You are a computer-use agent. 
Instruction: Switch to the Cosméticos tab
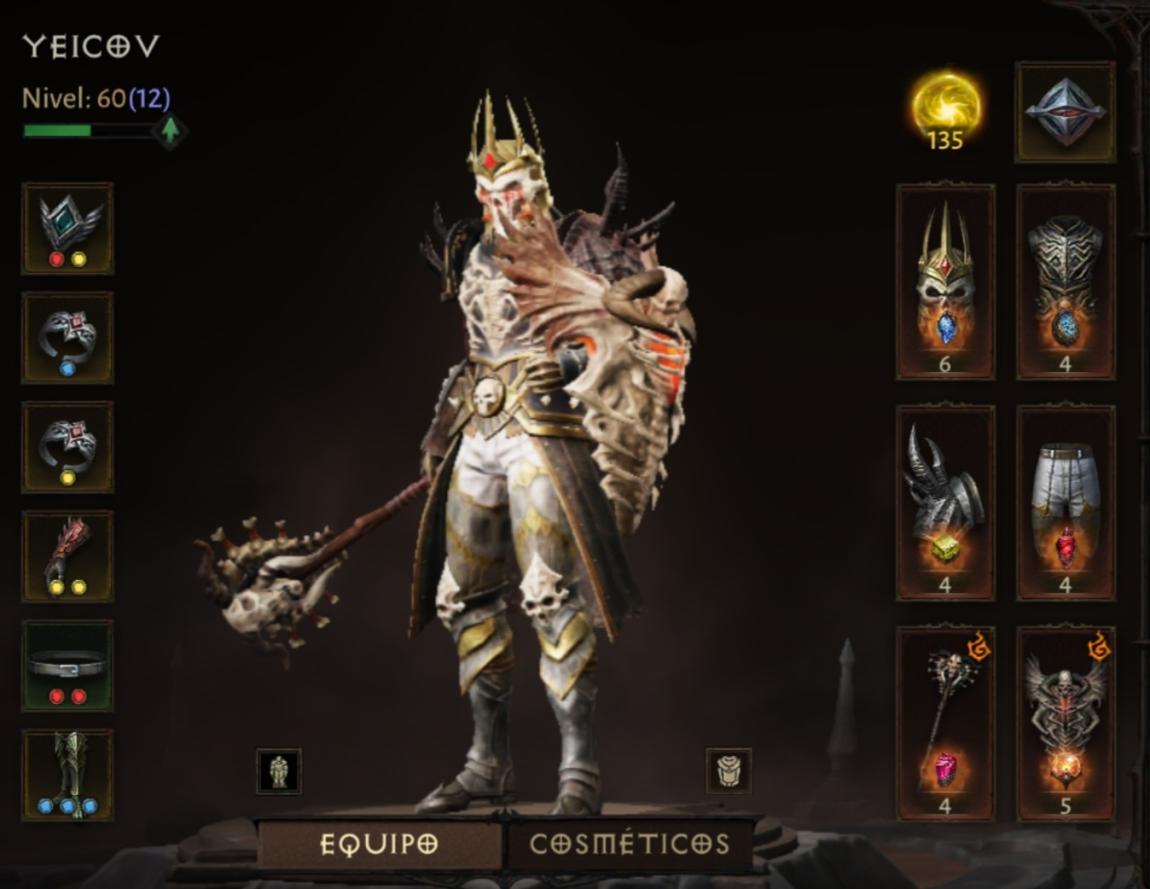click(629, 844)
